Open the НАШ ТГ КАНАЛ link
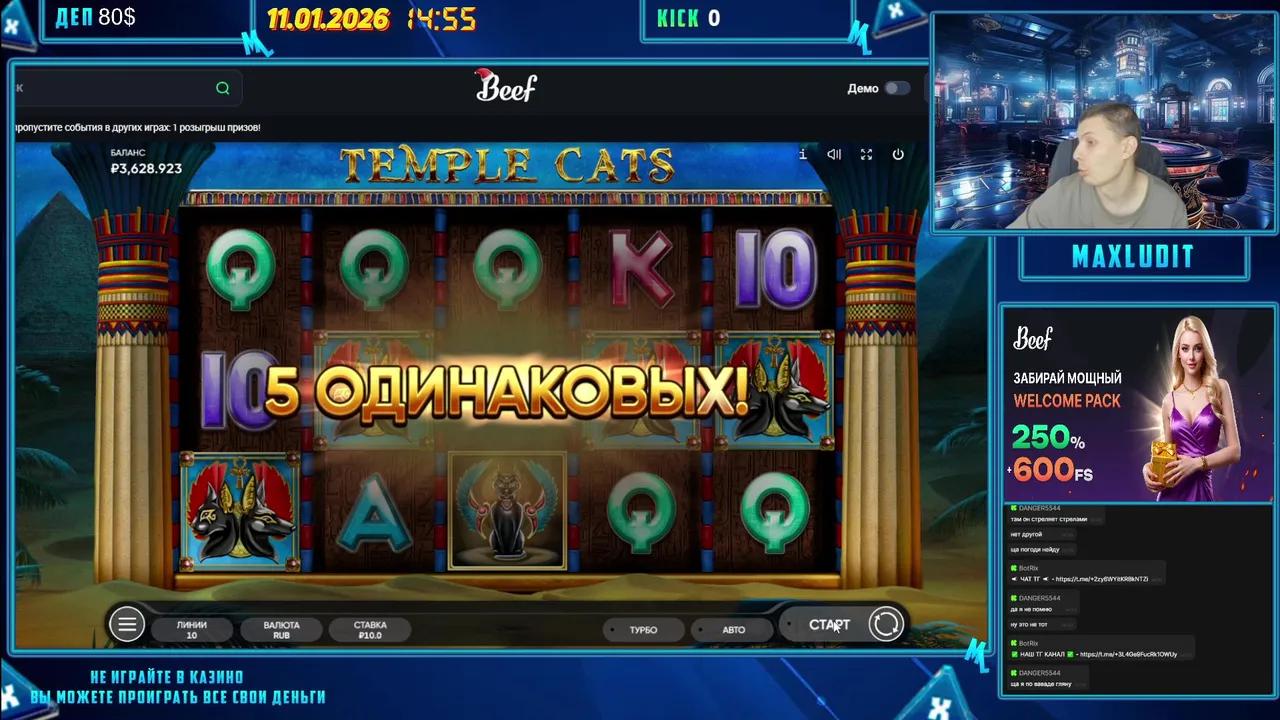The image size is (1280, 720). (1100, 653)
